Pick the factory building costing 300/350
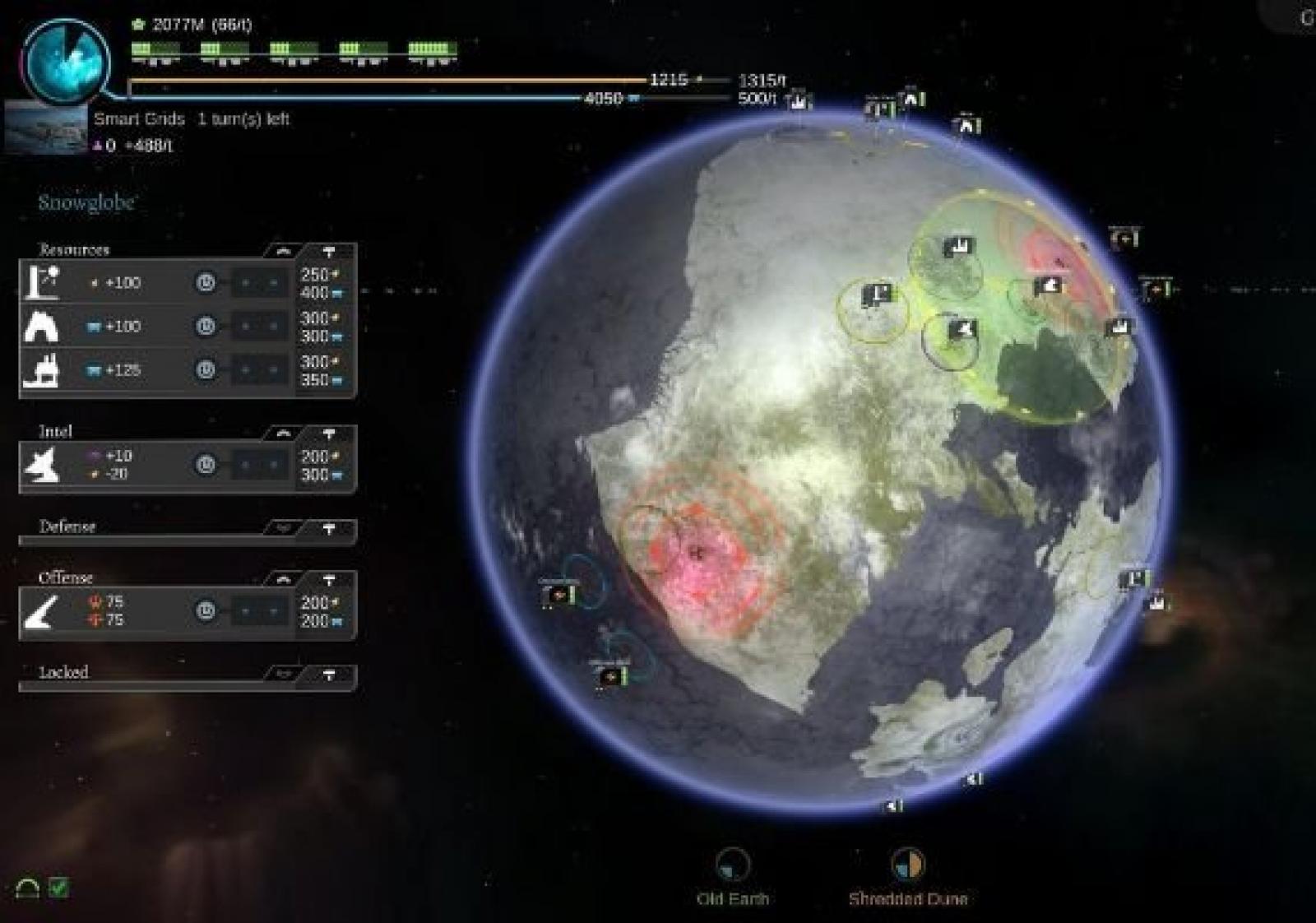Screen dimensions: 1316x923 pos(42,370)
